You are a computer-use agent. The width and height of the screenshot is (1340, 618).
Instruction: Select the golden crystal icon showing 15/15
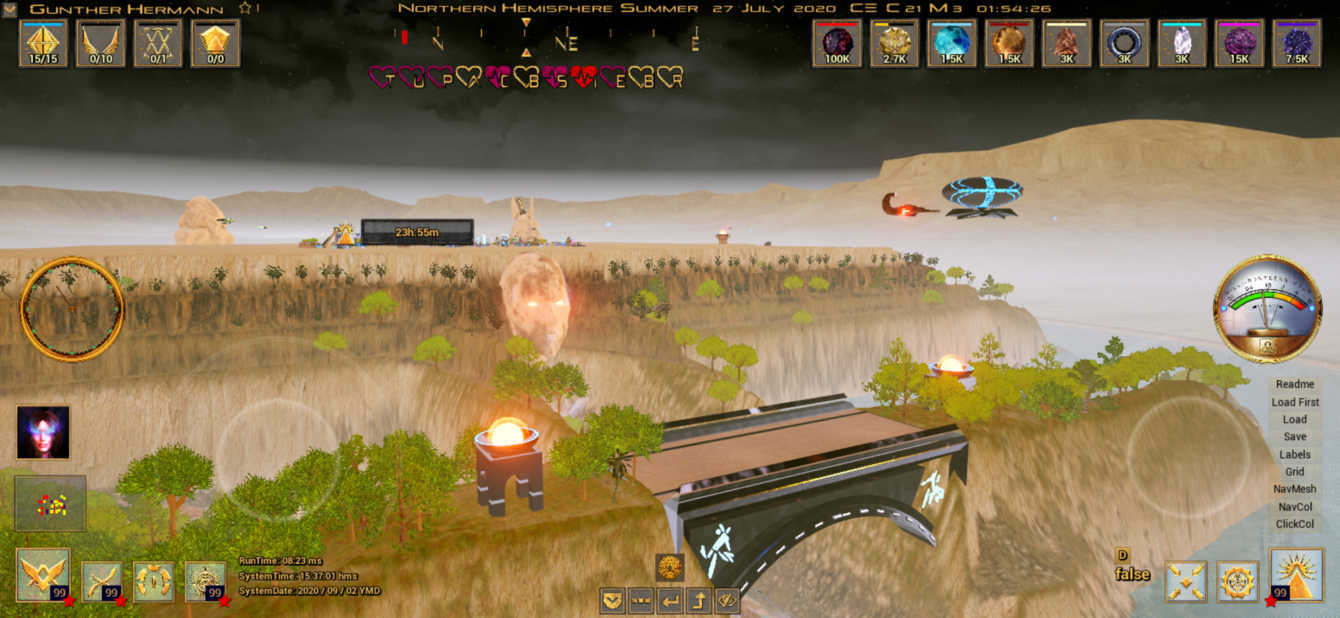43,43
